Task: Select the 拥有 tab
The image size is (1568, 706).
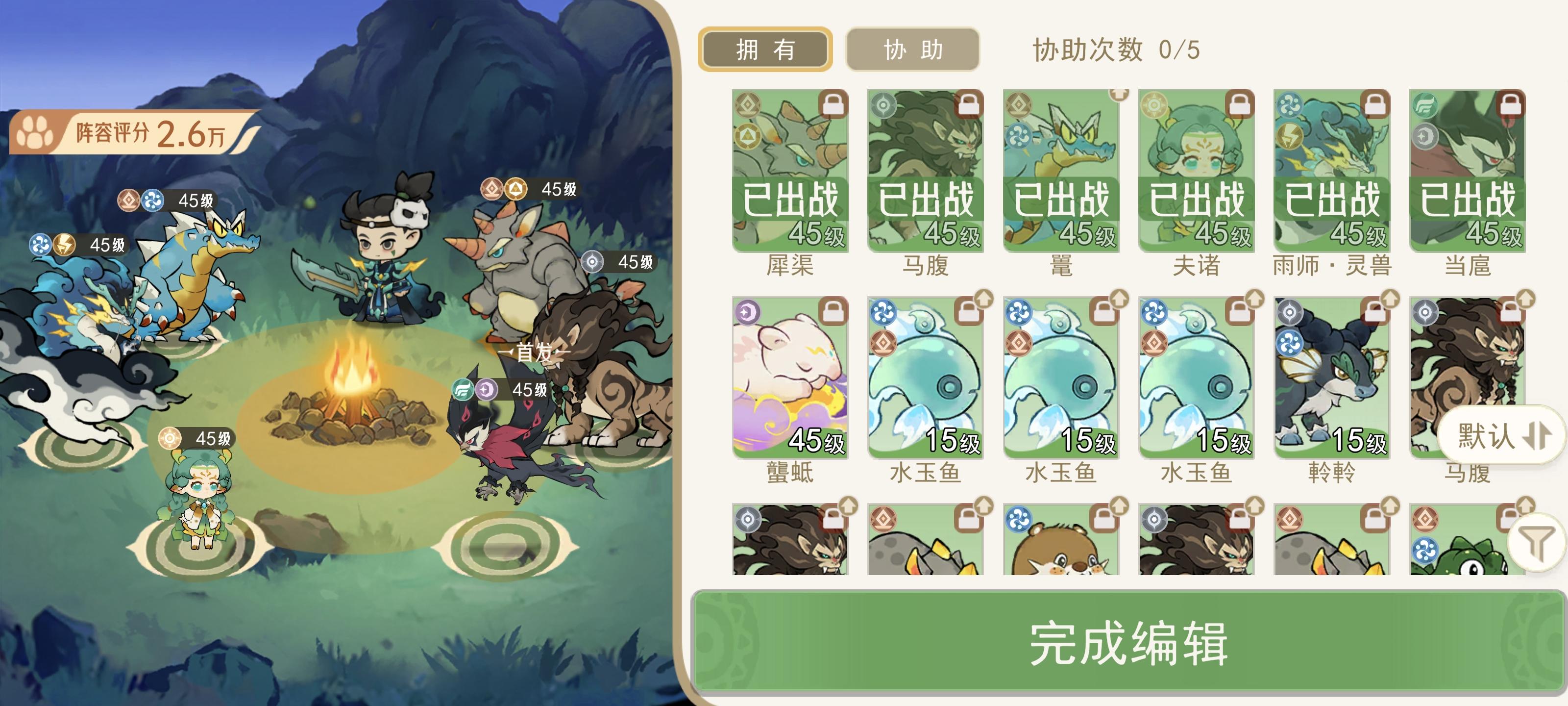Action: click(x=766, y=50)
